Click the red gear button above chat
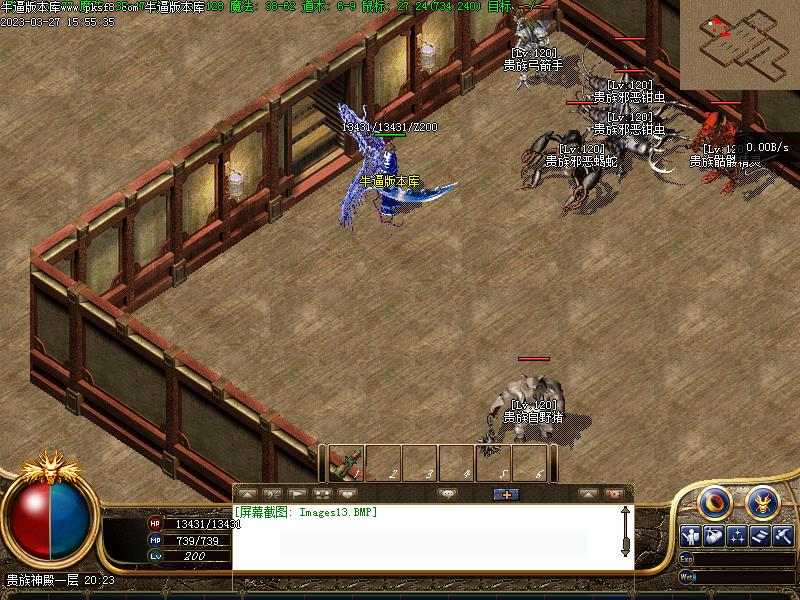 click(614, 494)
